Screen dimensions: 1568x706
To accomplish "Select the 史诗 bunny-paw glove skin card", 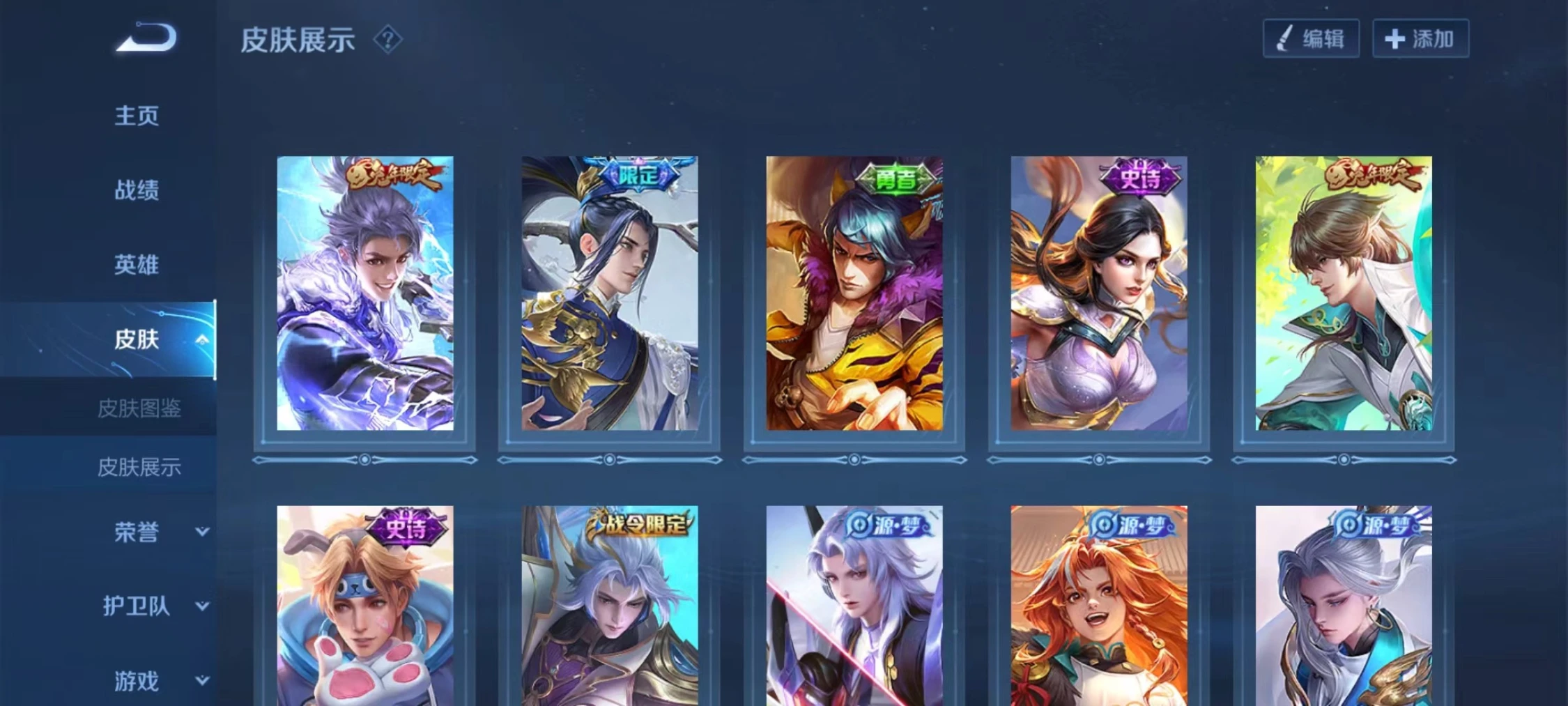I will pyautogui.click(x=365, y=606).
